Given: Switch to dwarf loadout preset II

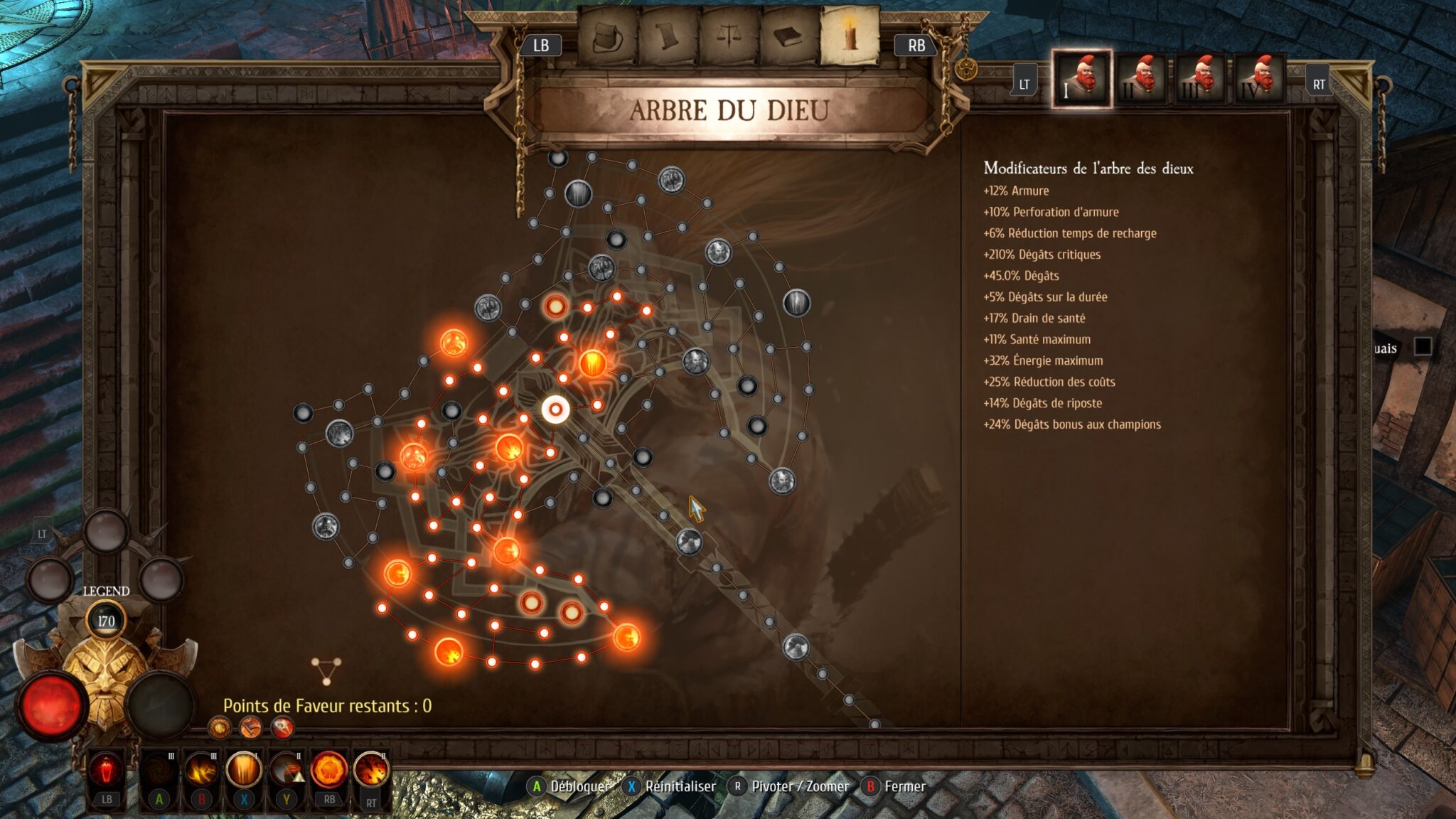Looking at the screenshot, I should click(1141, 79).
